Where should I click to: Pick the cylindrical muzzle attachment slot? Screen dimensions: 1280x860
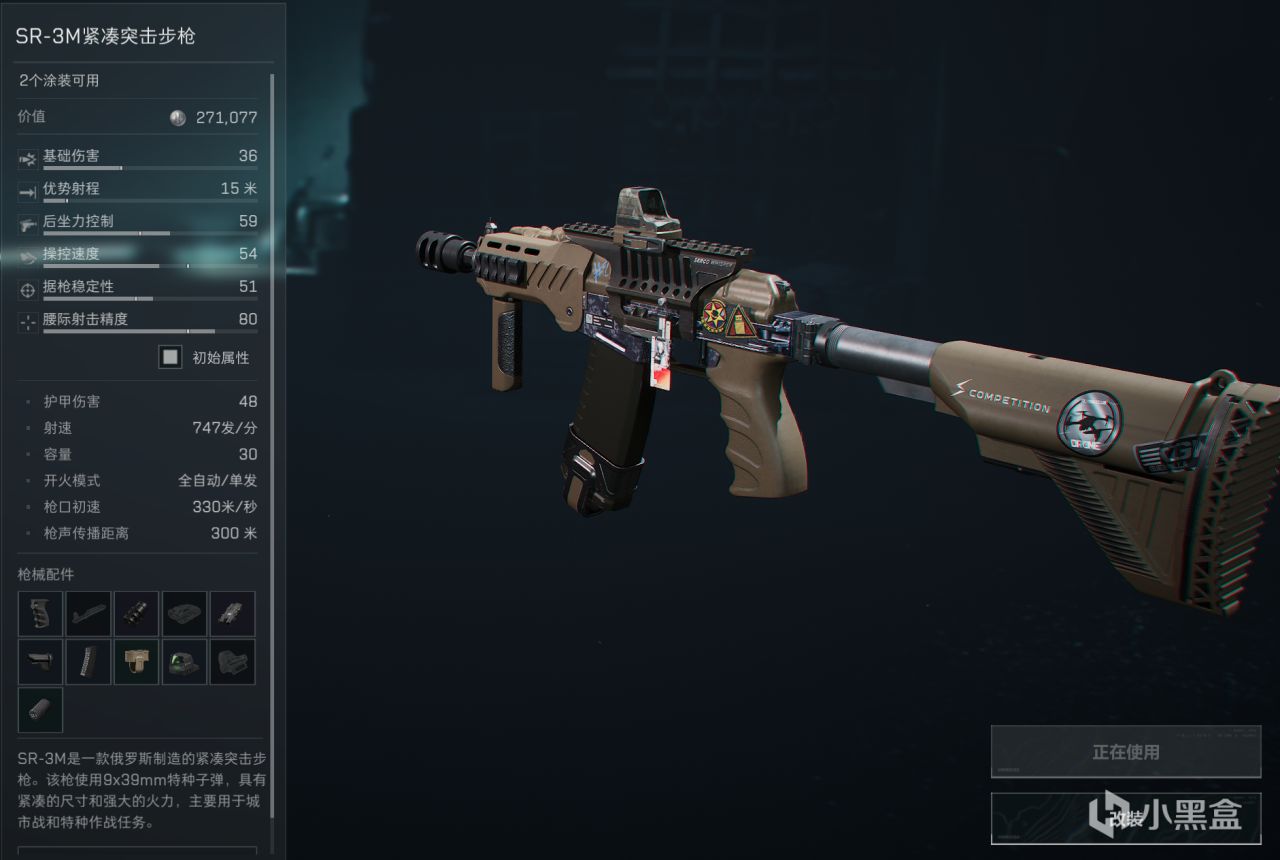(40, 710)
